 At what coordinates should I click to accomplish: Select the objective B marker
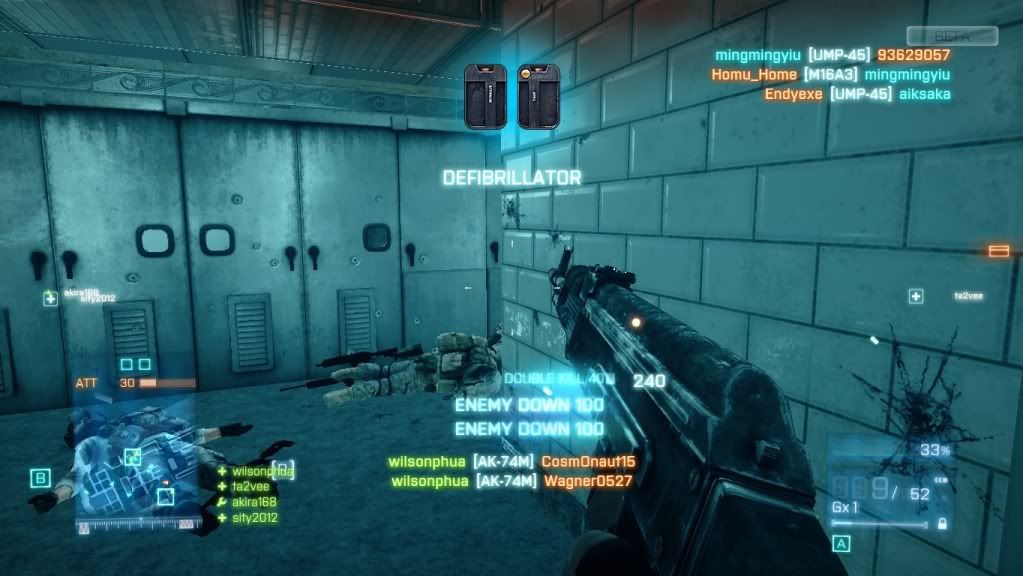[x=40, y=478]
